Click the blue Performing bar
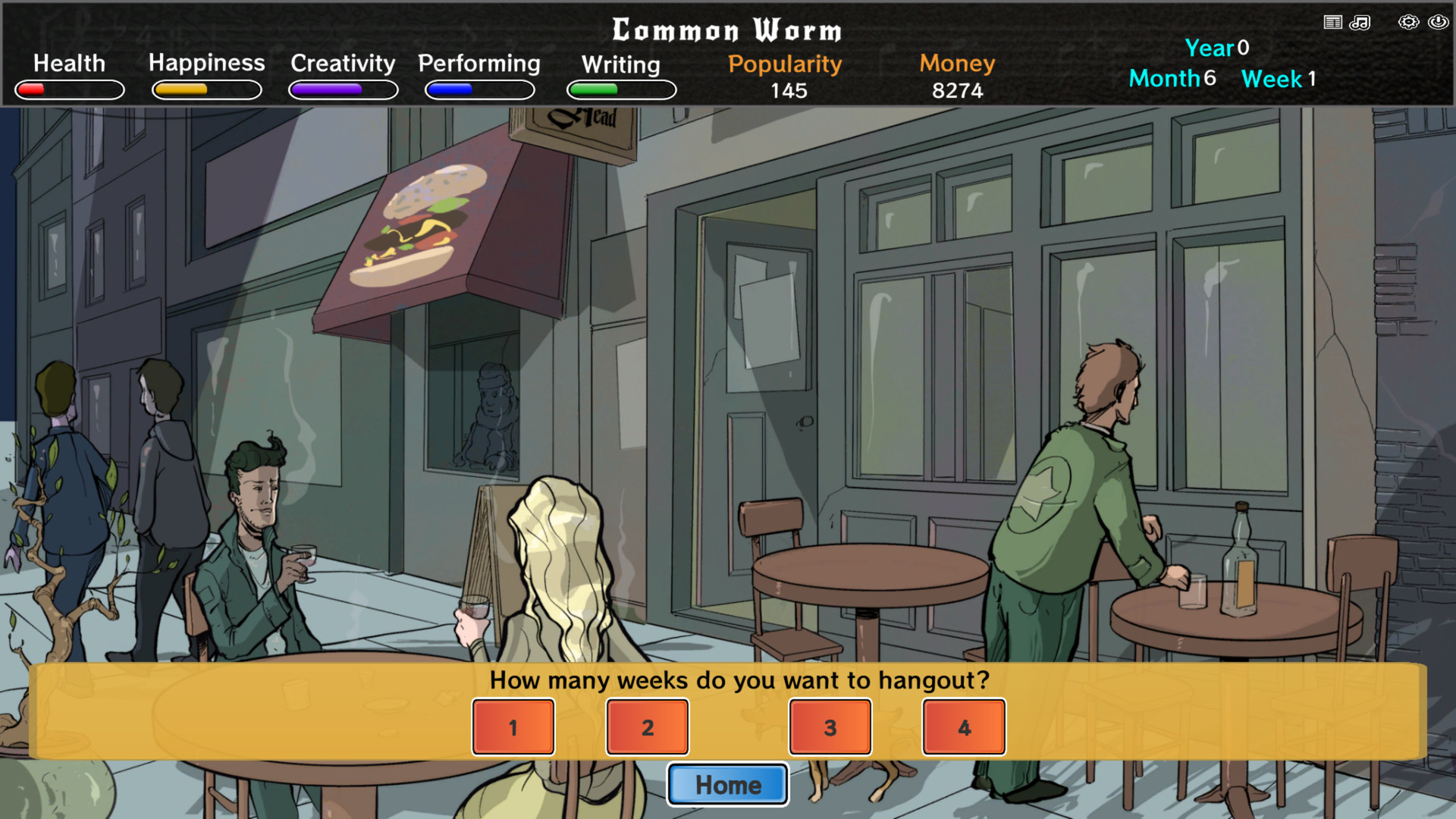 click(x=479, y=89)
